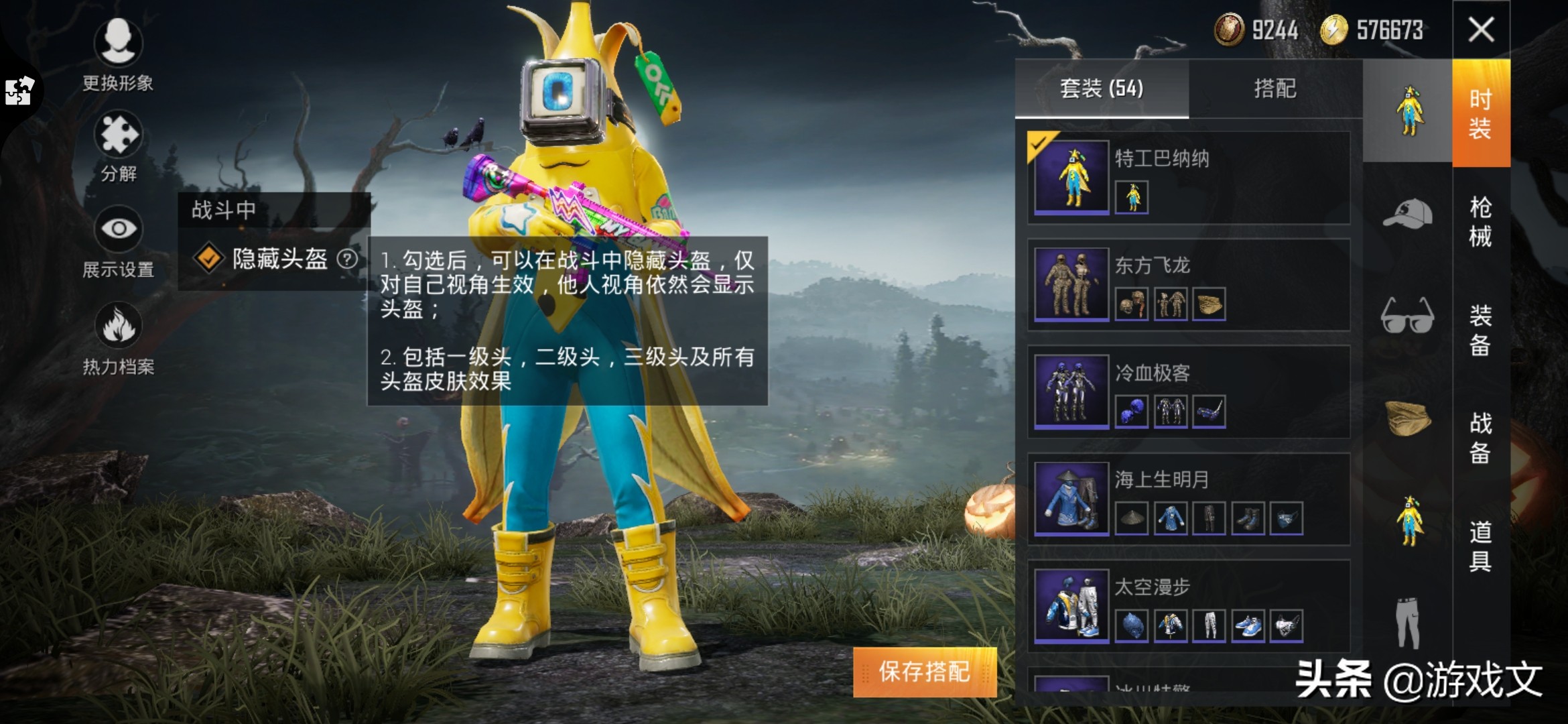Close the wardrobe with the X button

pyautogui.click(x=1481, y=30)
